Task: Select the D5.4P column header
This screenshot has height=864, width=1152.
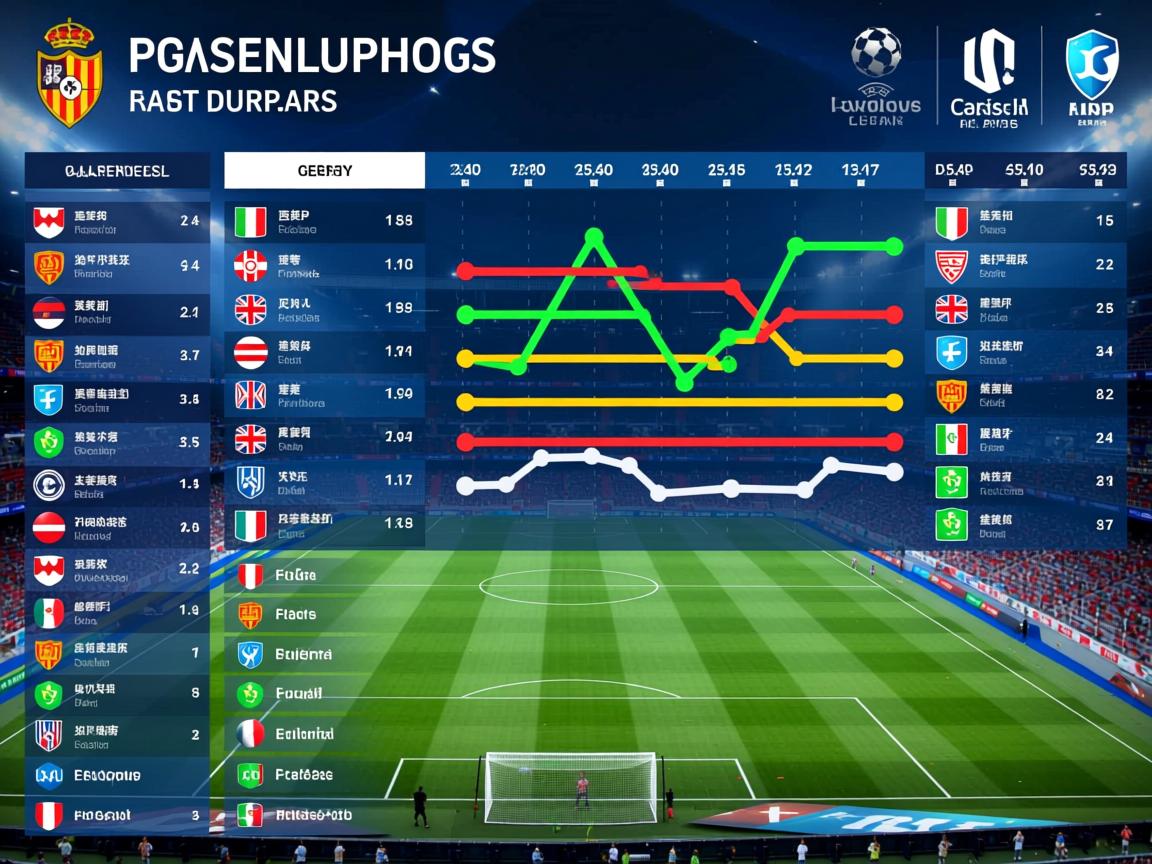Action: click(x=953, y=170)
